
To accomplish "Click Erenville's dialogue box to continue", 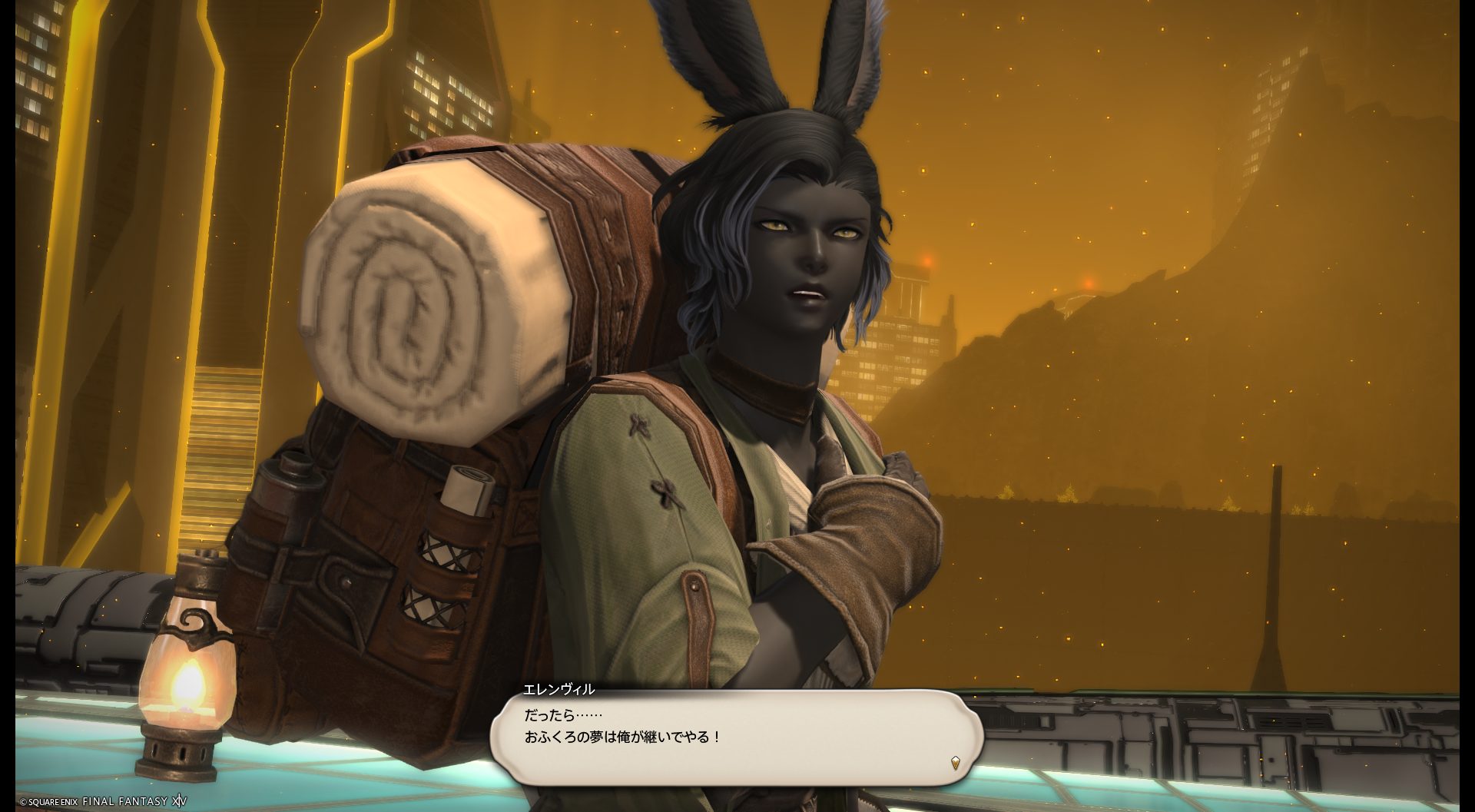I will click(736, 737).
